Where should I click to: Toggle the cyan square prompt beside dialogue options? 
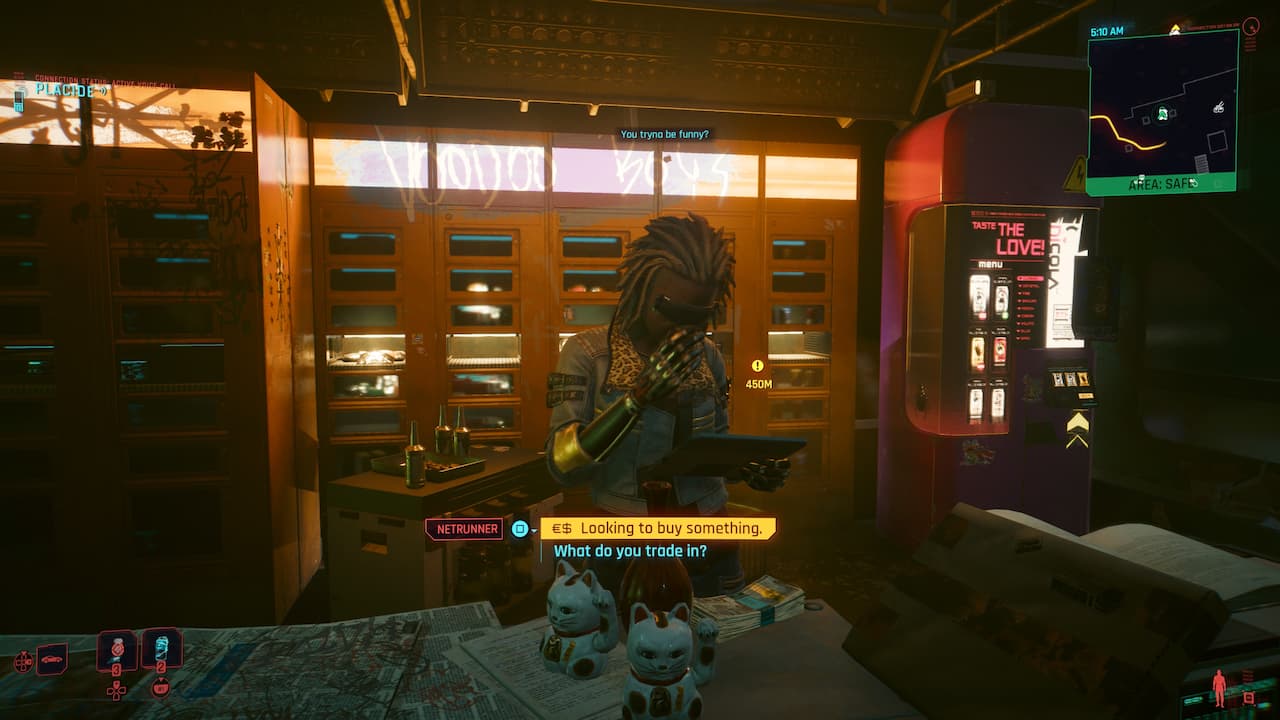point(519,529)
